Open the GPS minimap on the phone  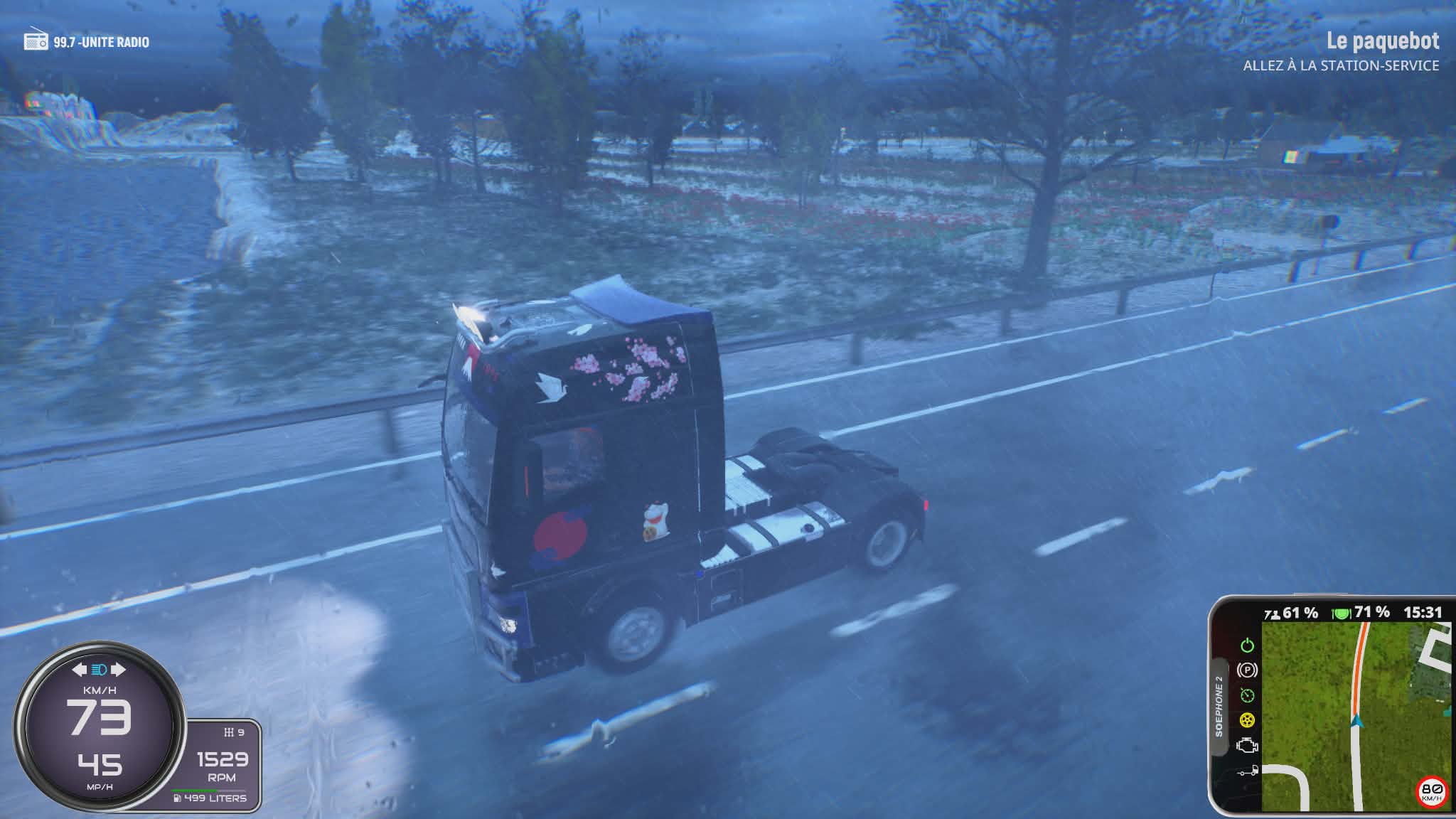coord(1355,714)
